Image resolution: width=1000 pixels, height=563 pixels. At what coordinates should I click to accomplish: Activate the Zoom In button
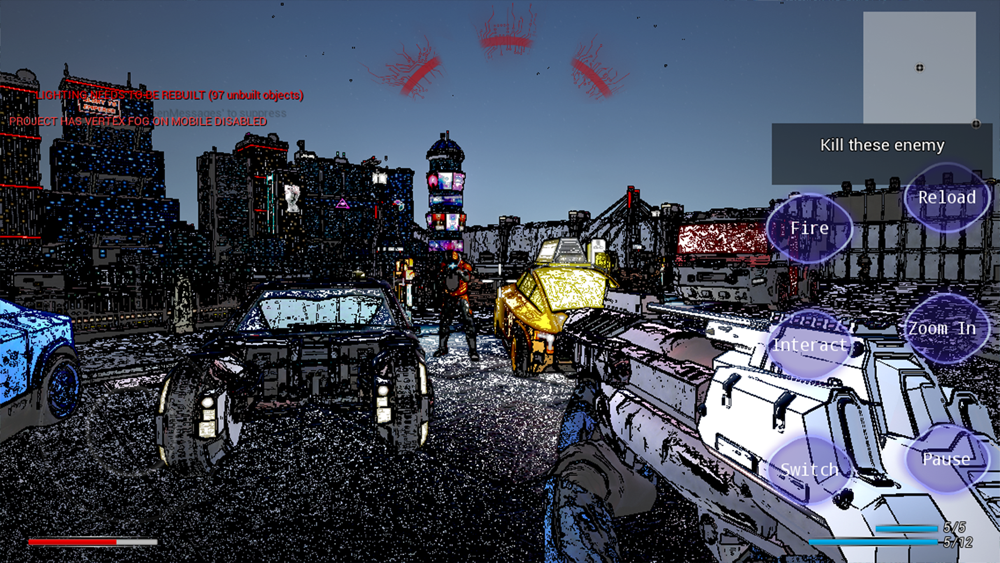point(941,328)
